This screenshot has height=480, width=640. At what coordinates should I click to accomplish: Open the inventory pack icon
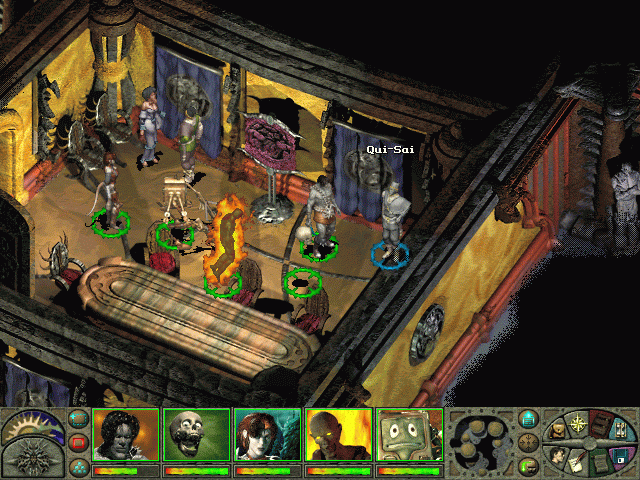click(560, 431)
